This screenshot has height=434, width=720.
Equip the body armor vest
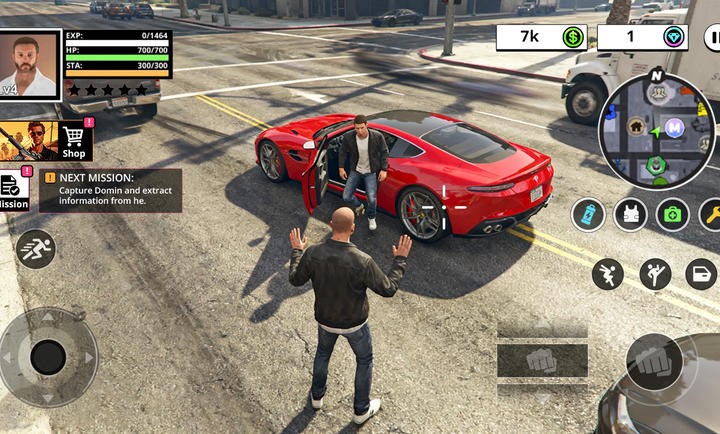coord(630,214)
